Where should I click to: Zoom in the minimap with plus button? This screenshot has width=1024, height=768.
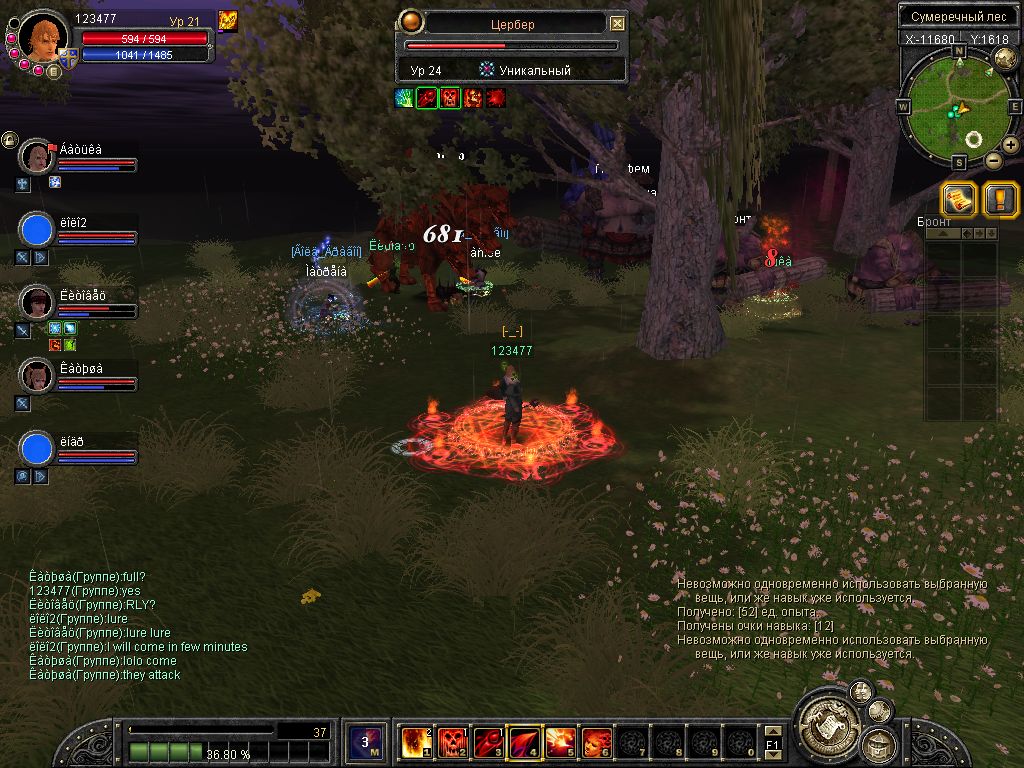pyautogui.click(x=1010, y=145)
